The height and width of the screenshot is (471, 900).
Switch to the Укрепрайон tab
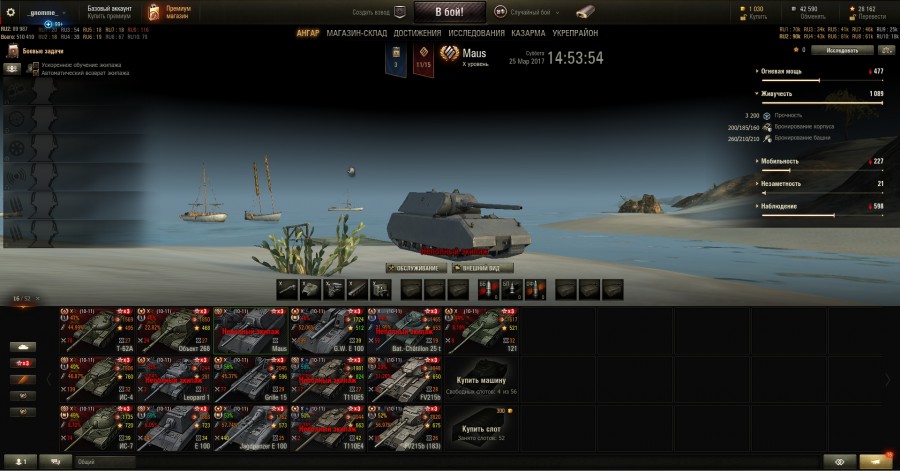[576, 33]
